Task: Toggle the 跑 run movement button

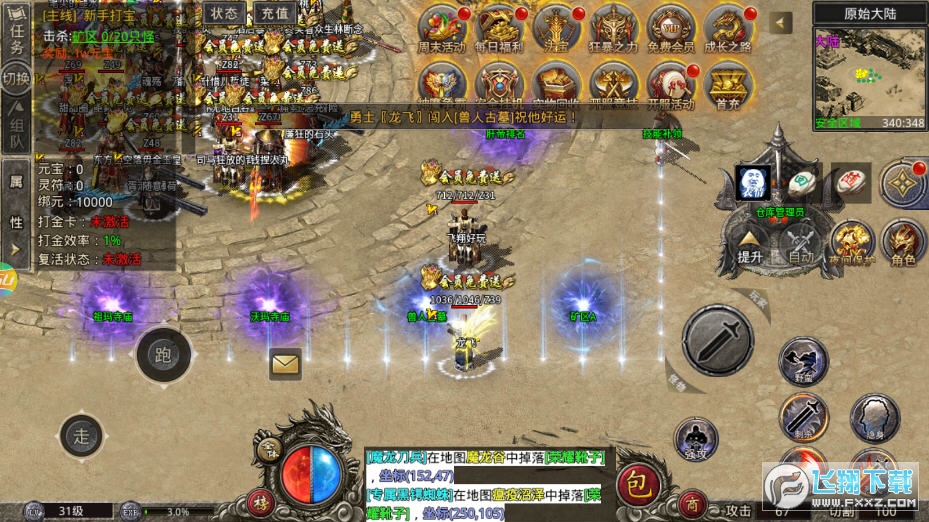Action: point(164,354)
